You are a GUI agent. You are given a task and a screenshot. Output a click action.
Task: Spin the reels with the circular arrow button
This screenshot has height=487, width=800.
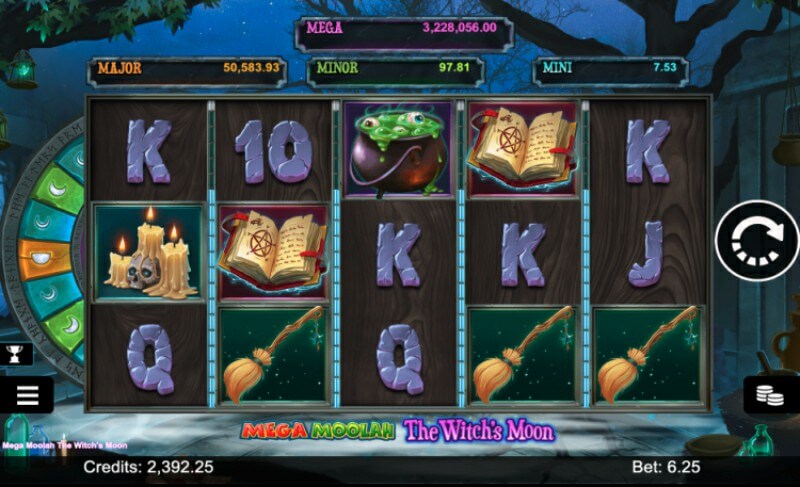(757, 241)
